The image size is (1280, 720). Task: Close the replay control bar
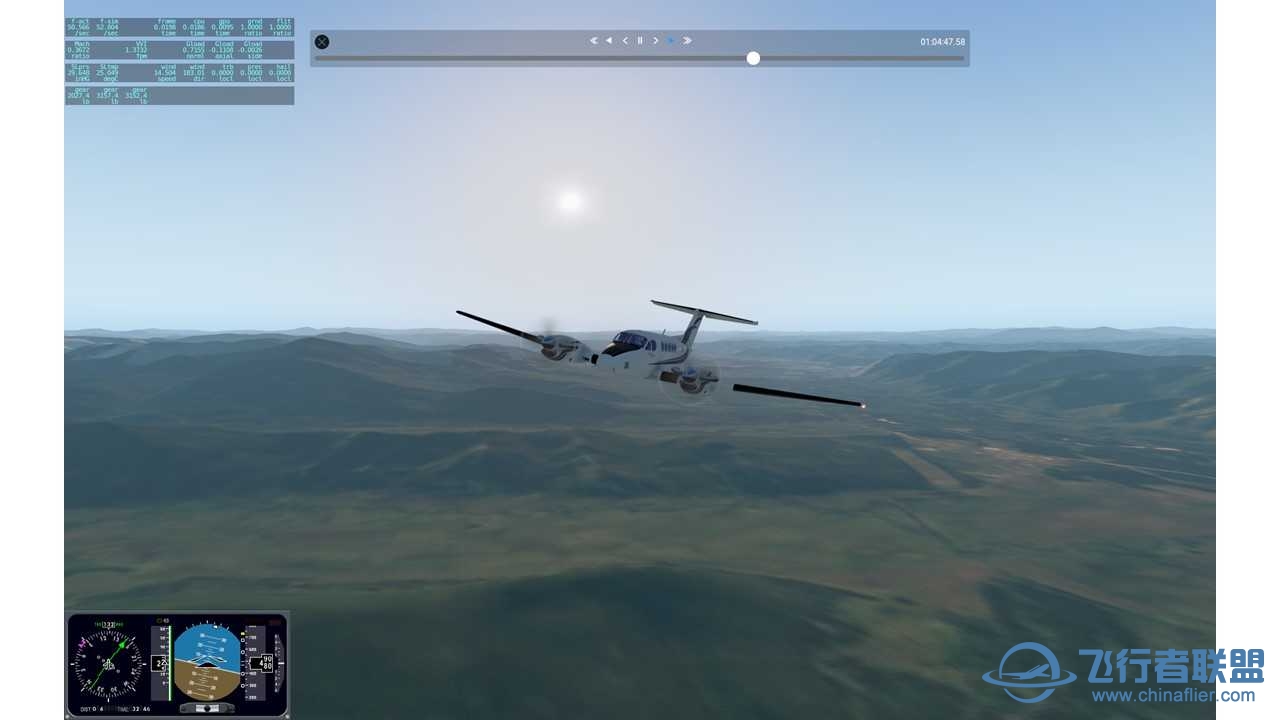[322, 42]
